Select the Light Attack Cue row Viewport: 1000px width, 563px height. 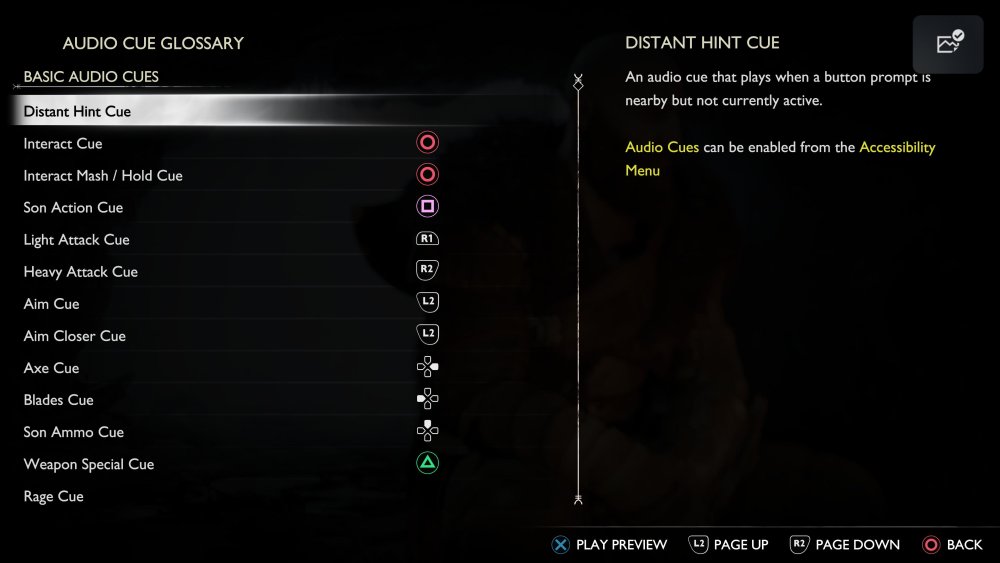coord(76,239)
